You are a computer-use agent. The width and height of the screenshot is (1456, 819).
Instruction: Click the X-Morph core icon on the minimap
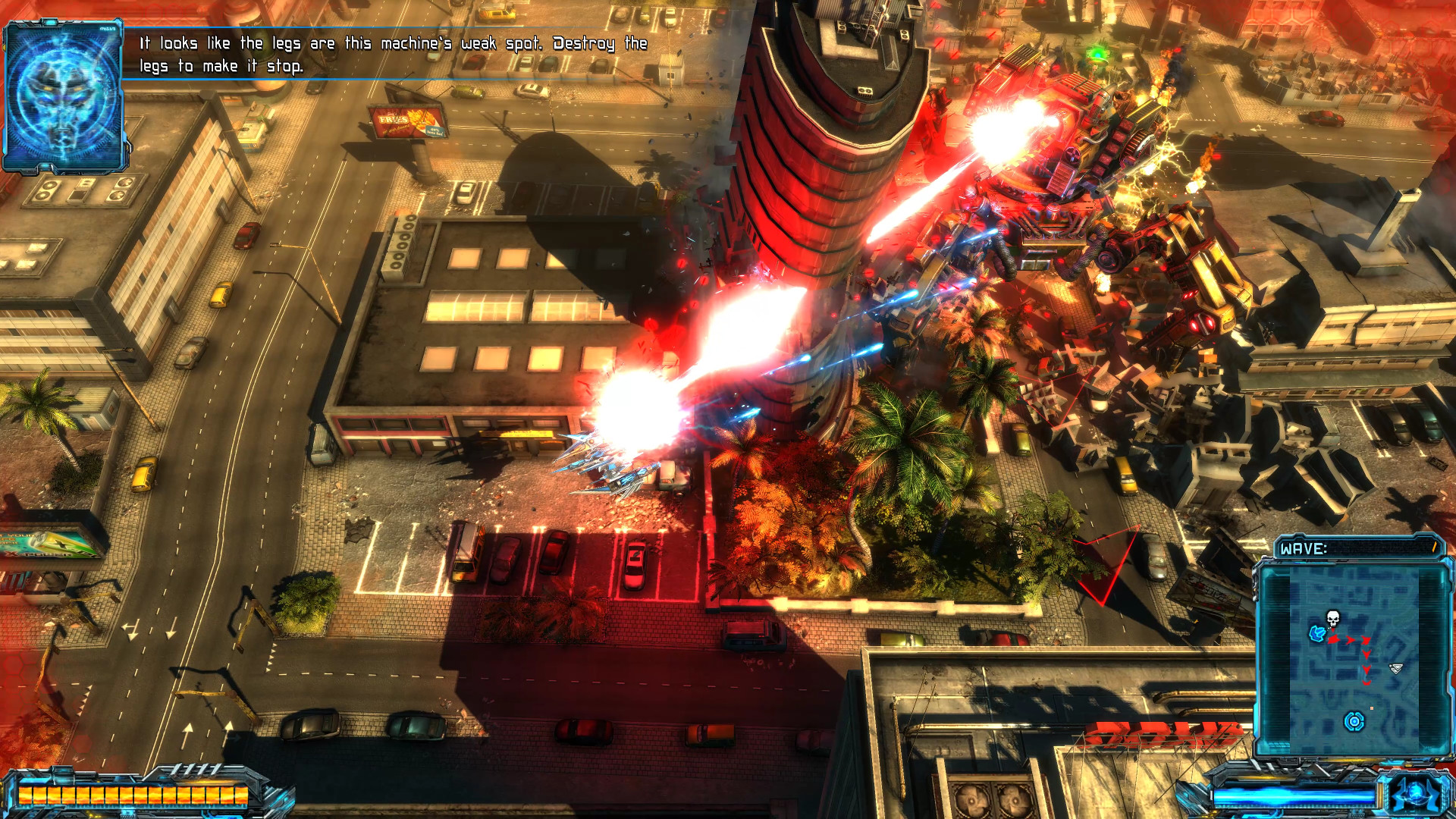click(1354, 720)
